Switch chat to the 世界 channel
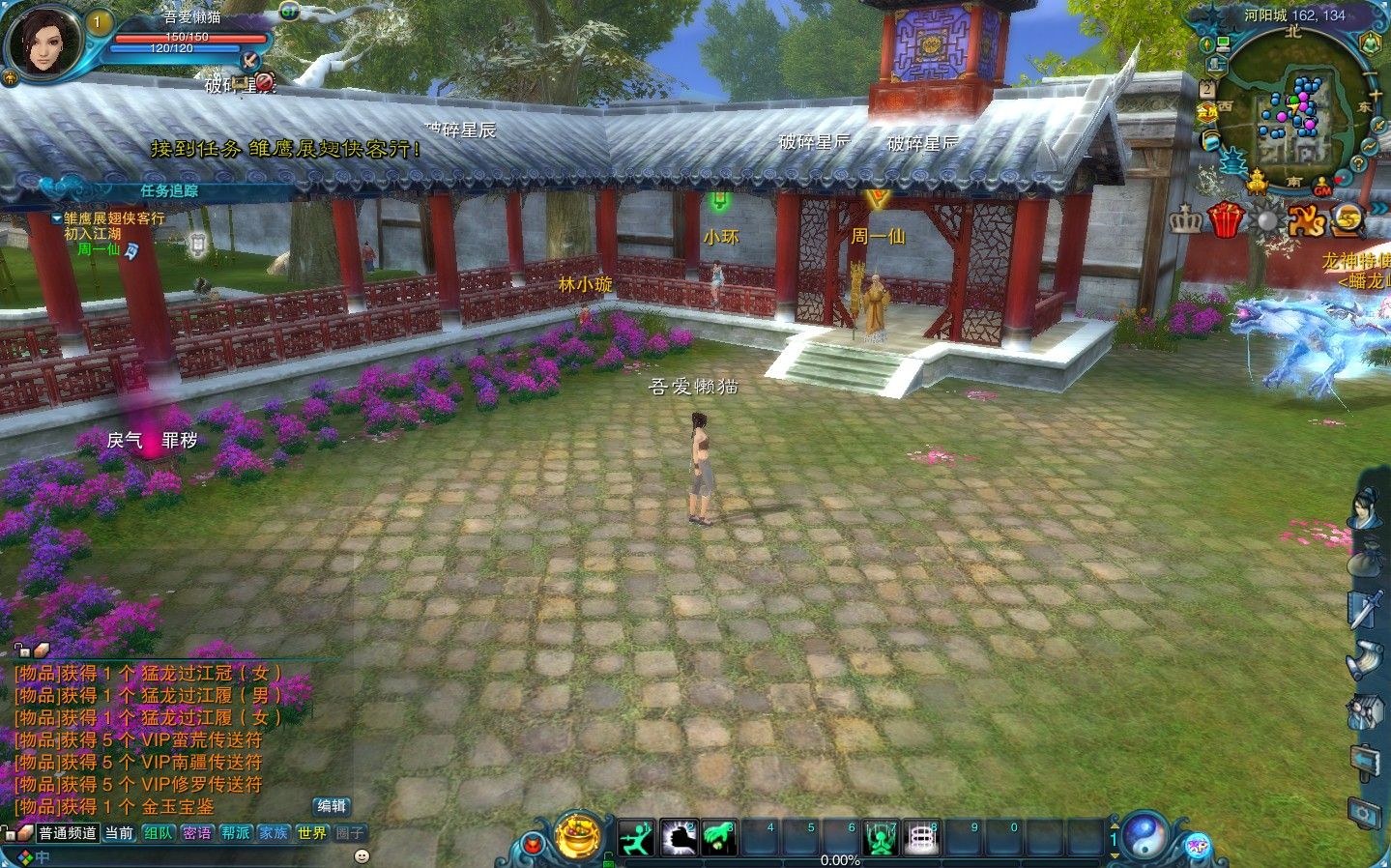The height and width of the screenshot is (868, 1391). [312, 833]
